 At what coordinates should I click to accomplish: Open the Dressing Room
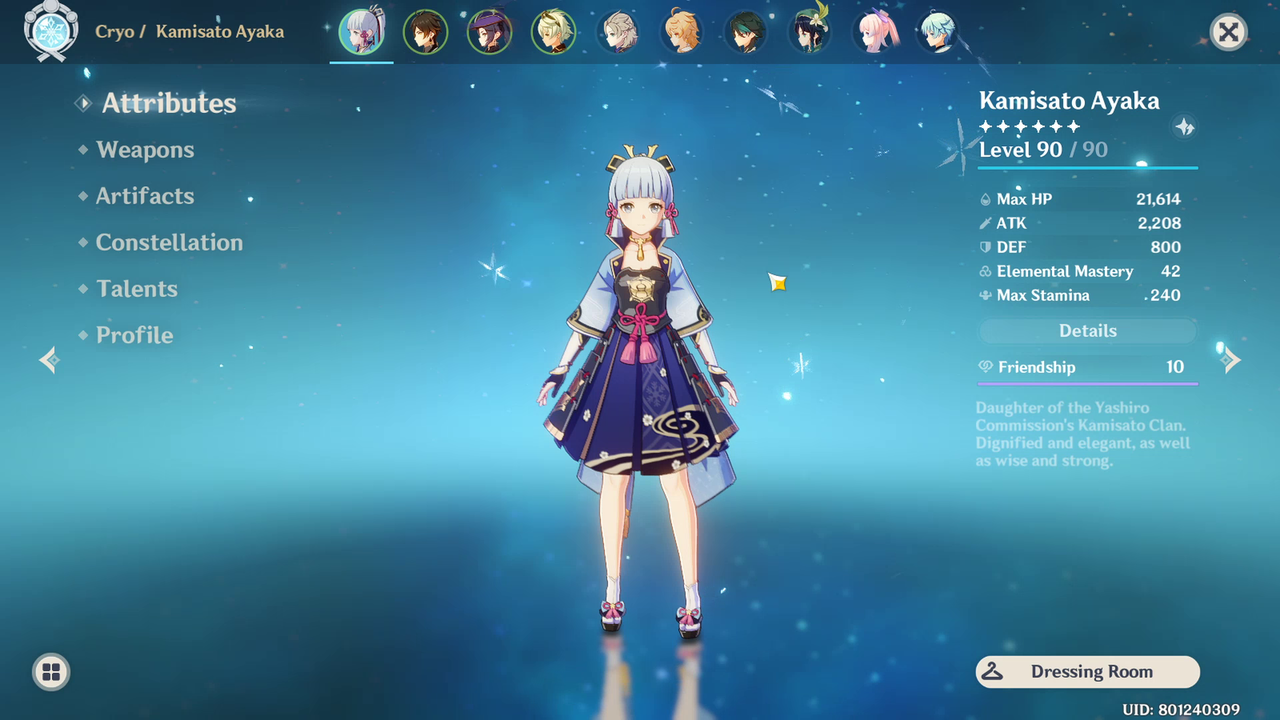pyautogui.click(x=1087, y=672)
